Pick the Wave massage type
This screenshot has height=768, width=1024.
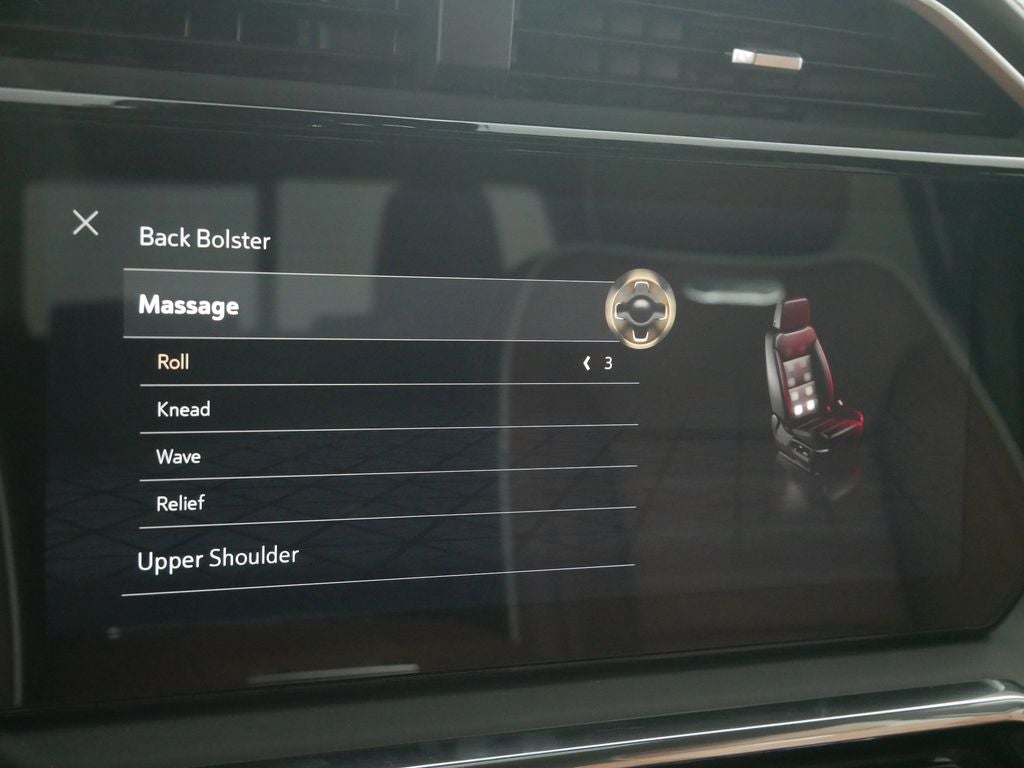179,457
